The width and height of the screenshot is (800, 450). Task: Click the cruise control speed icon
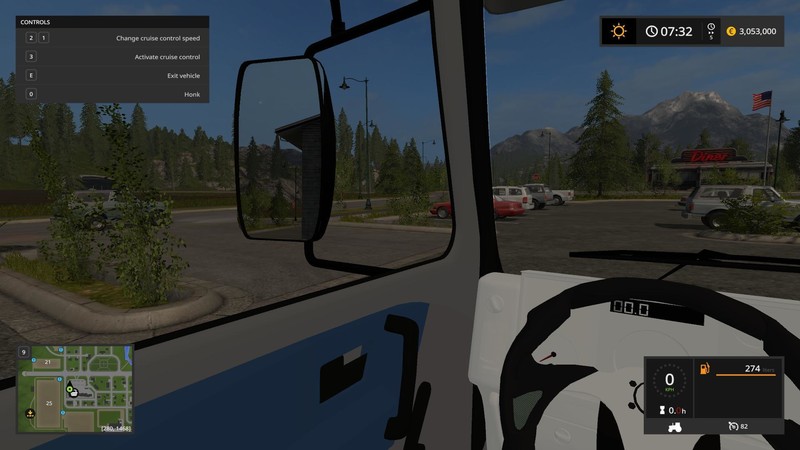[735, 426]
